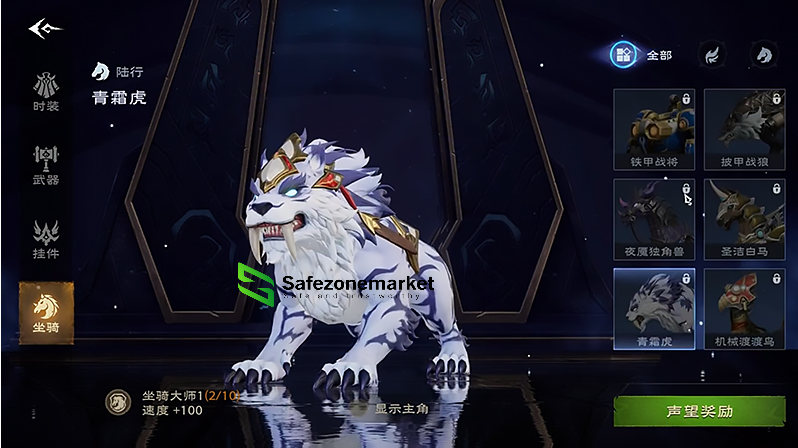798x448 pixels.
Task: Open the 武器 weapons tab
Action: point(45,164)
